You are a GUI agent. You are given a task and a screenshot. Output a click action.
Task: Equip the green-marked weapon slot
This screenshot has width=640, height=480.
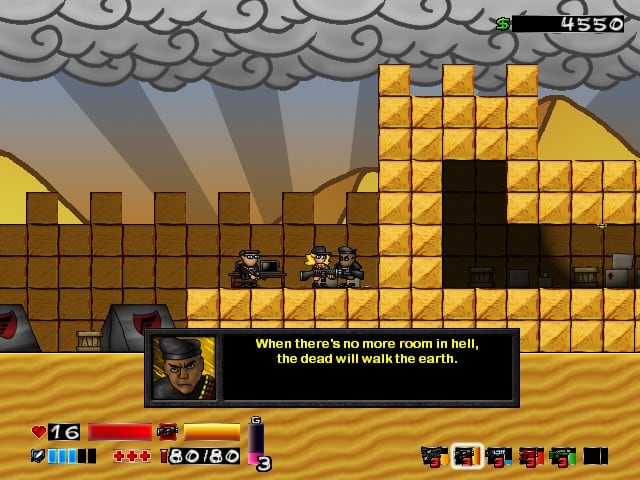(563, 456)
